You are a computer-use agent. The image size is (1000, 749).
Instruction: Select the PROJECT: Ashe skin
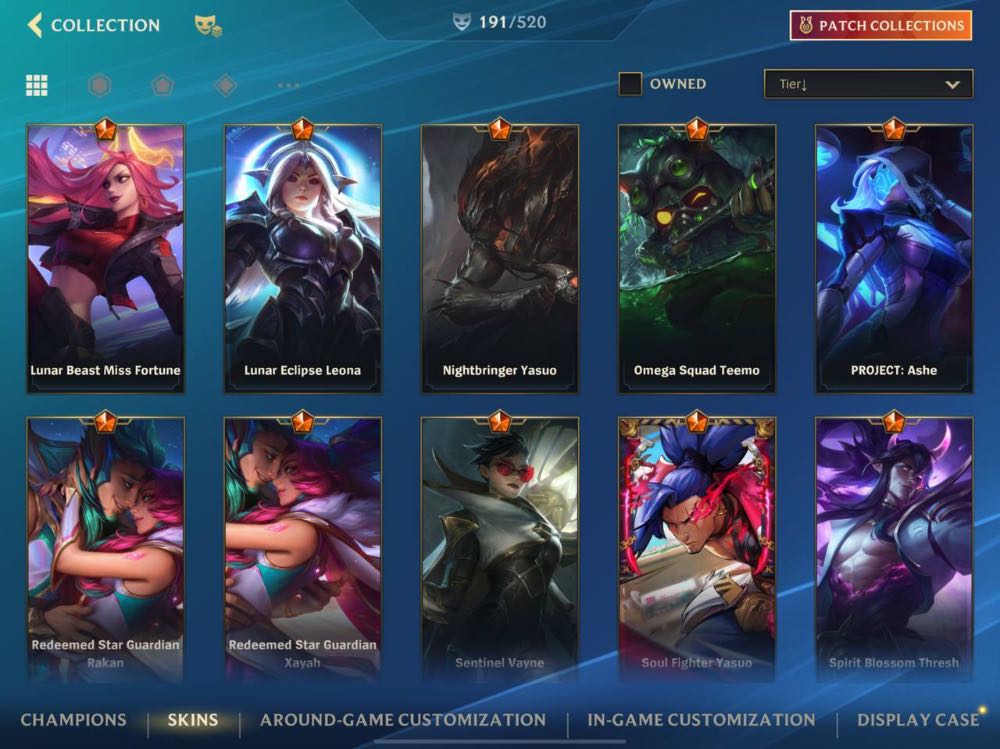point(894,258)
